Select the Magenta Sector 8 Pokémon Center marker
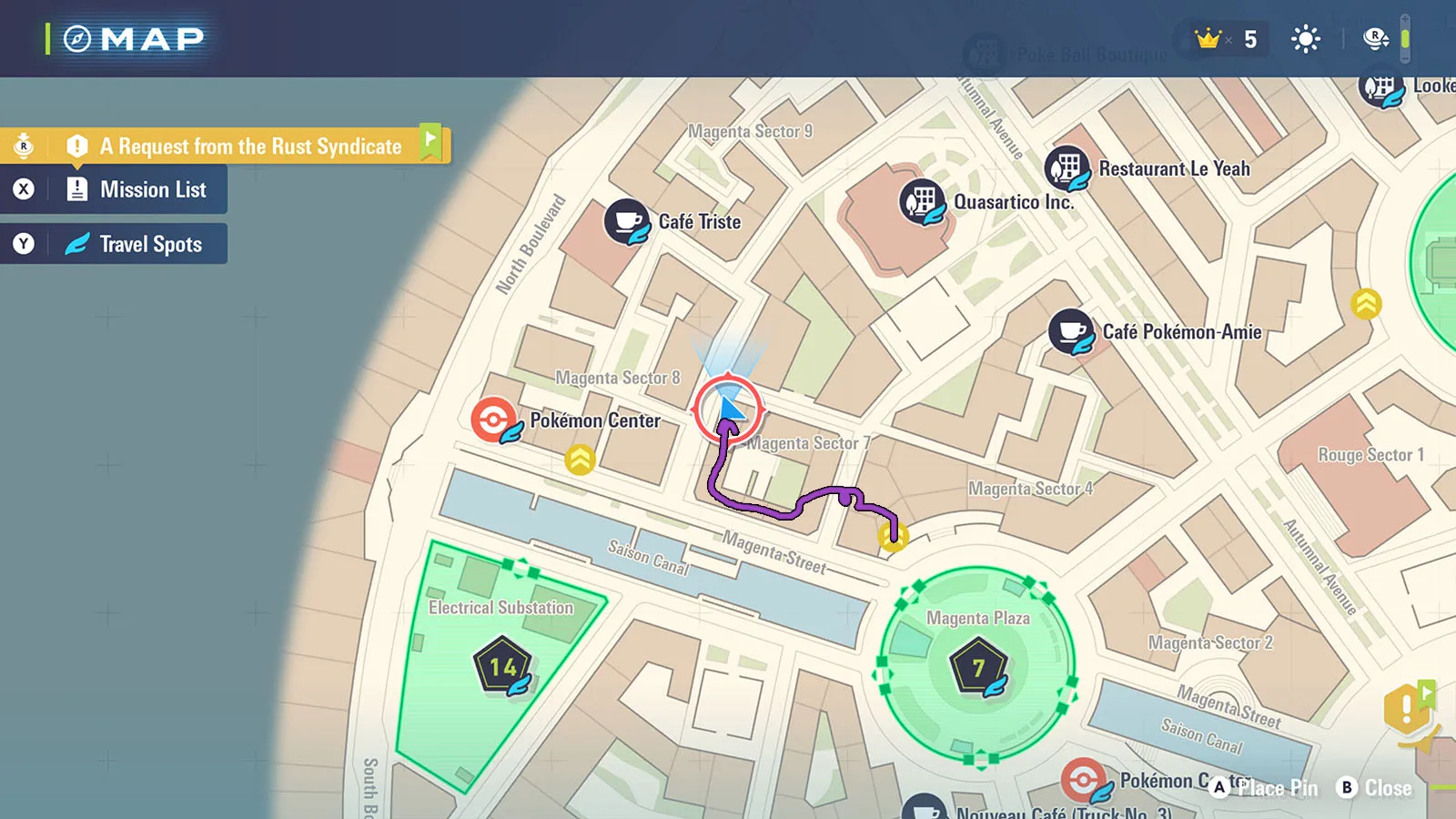This screenshot has width=1456, height=819. (x=494, y=420)
